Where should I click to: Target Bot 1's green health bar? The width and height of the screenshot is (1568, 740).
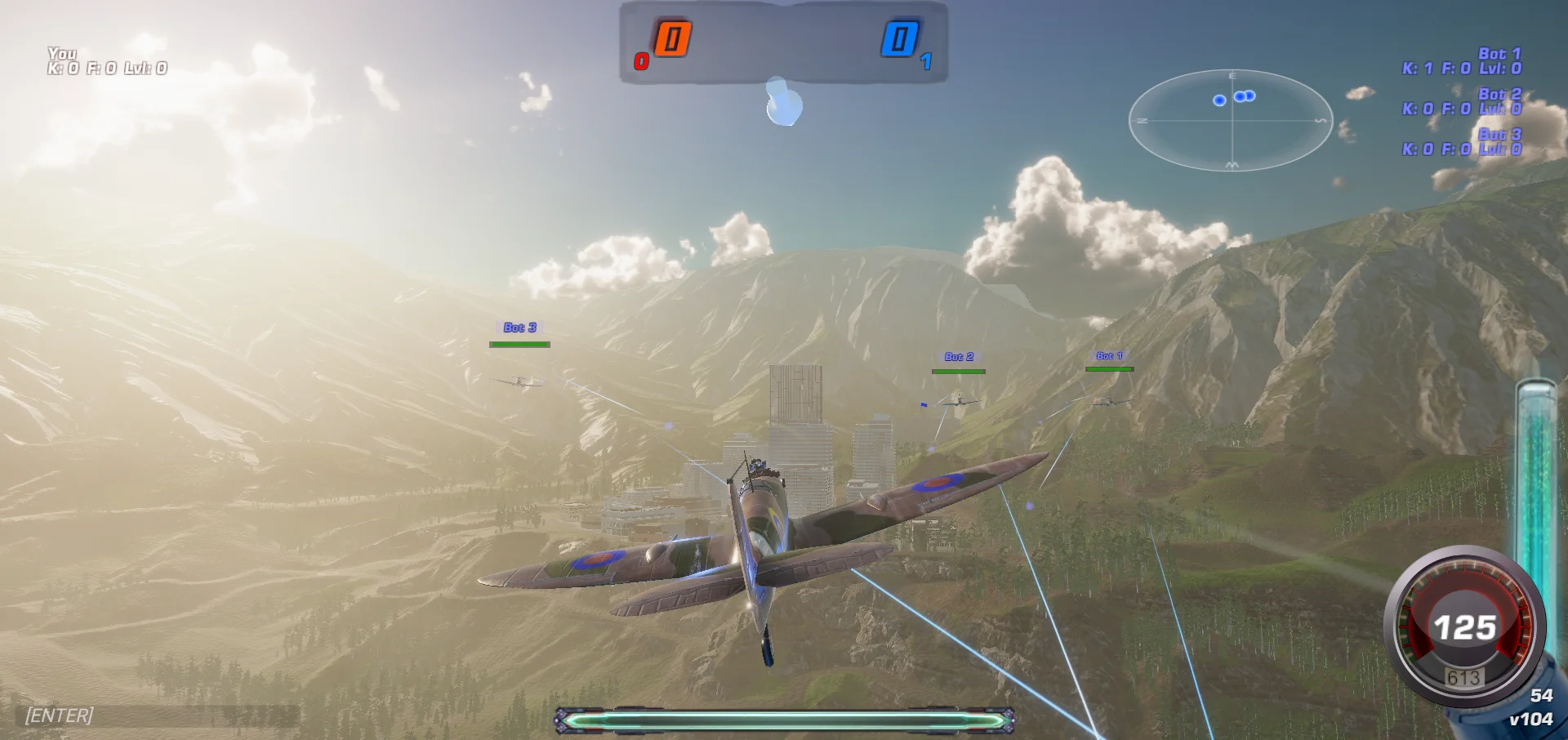tap(1111, 369)
